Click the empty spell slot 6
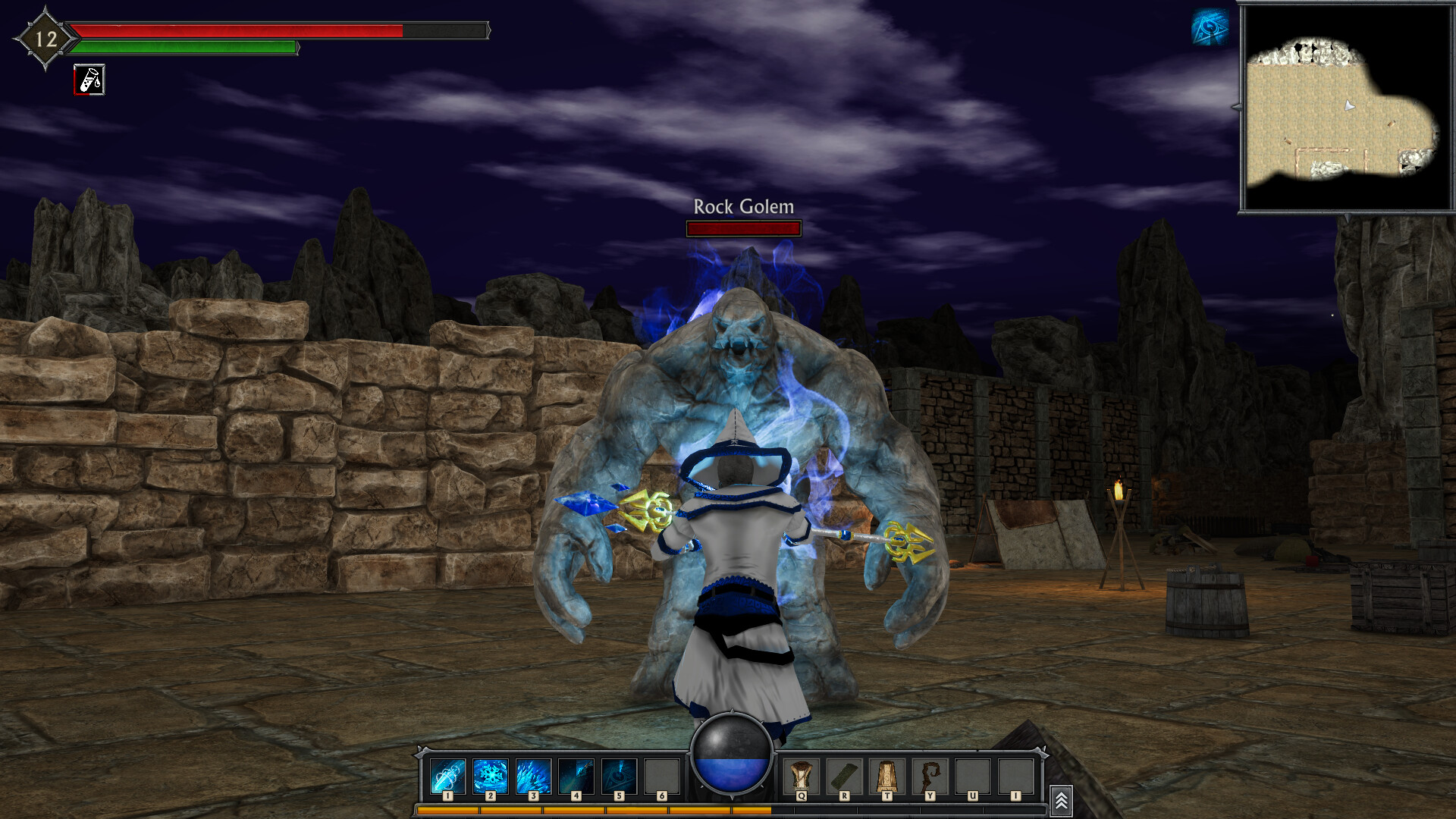The width and height of the screenshot is (1456, 819). (x=664, y=773)
